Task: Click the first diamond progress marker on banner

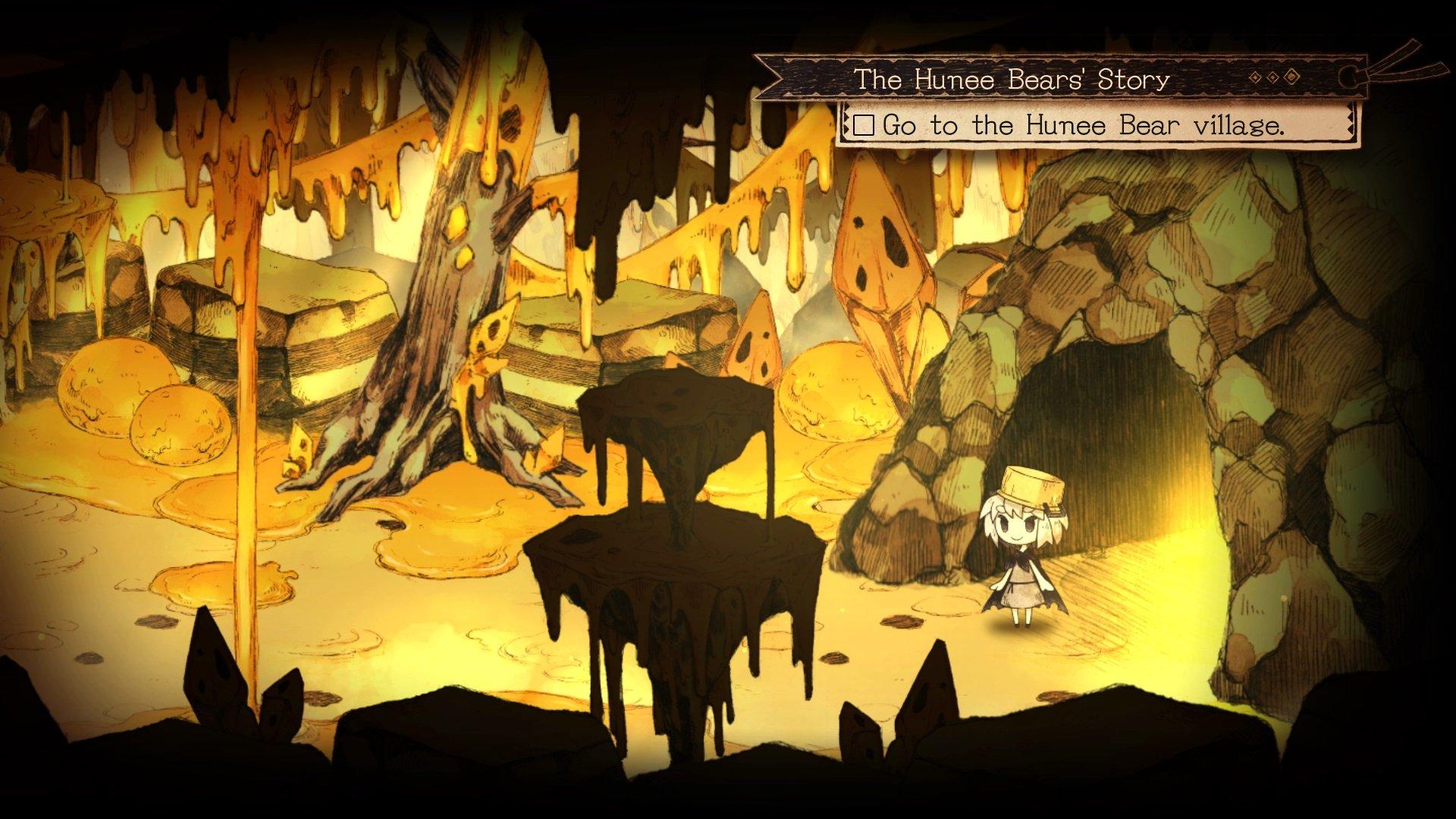Action: pos(1255,77)
